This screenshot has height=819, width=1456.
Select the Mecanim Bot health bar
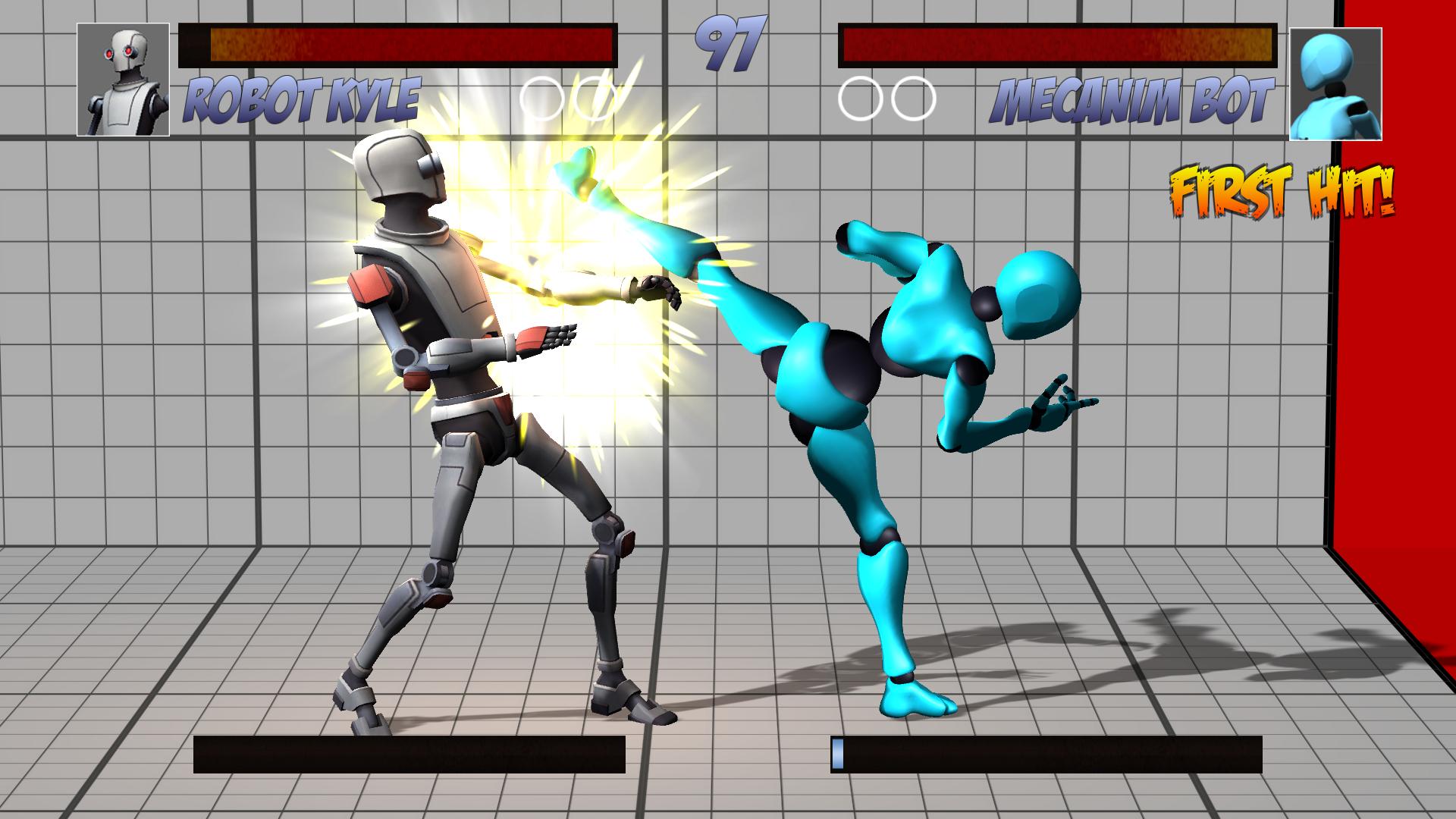[1058, 43]
